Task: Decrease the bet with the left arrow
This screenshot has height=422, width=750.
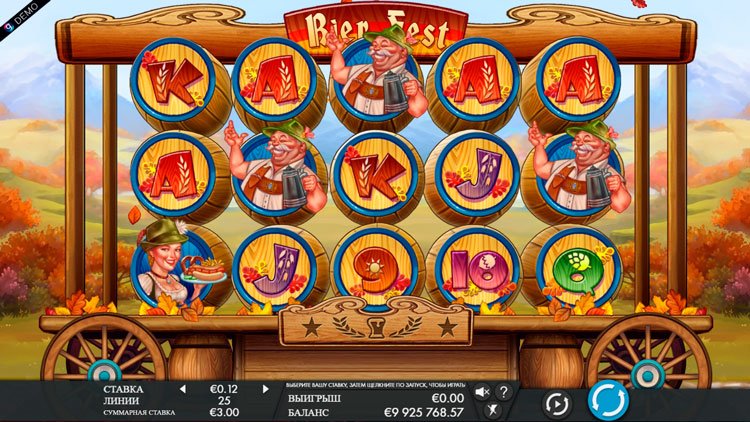Action: tap(182, 389)
